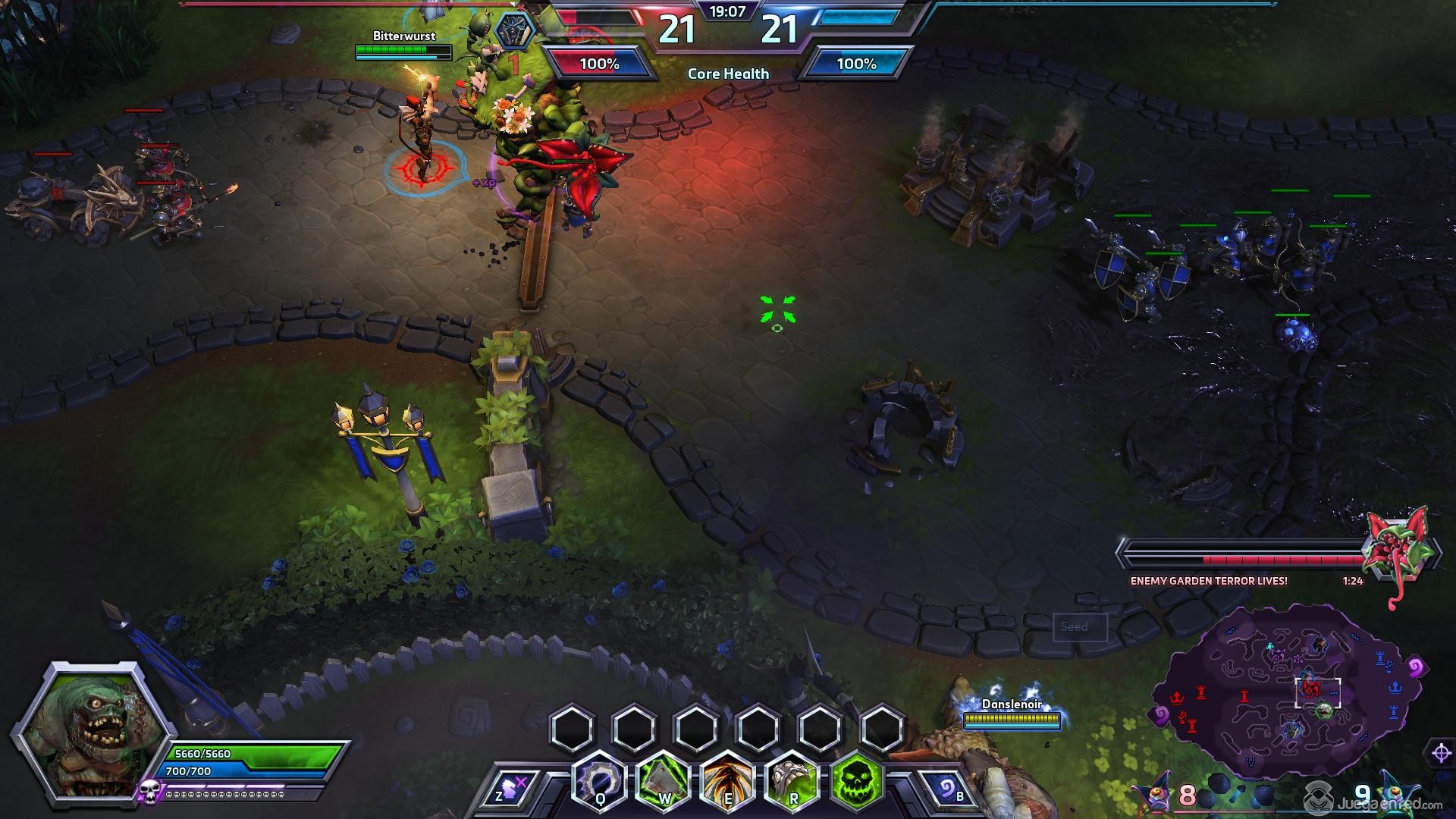Viewport: 1456px width, 819px height.
Task: Select the red team core marker on minimap
Action: [x=1177, y=696]
